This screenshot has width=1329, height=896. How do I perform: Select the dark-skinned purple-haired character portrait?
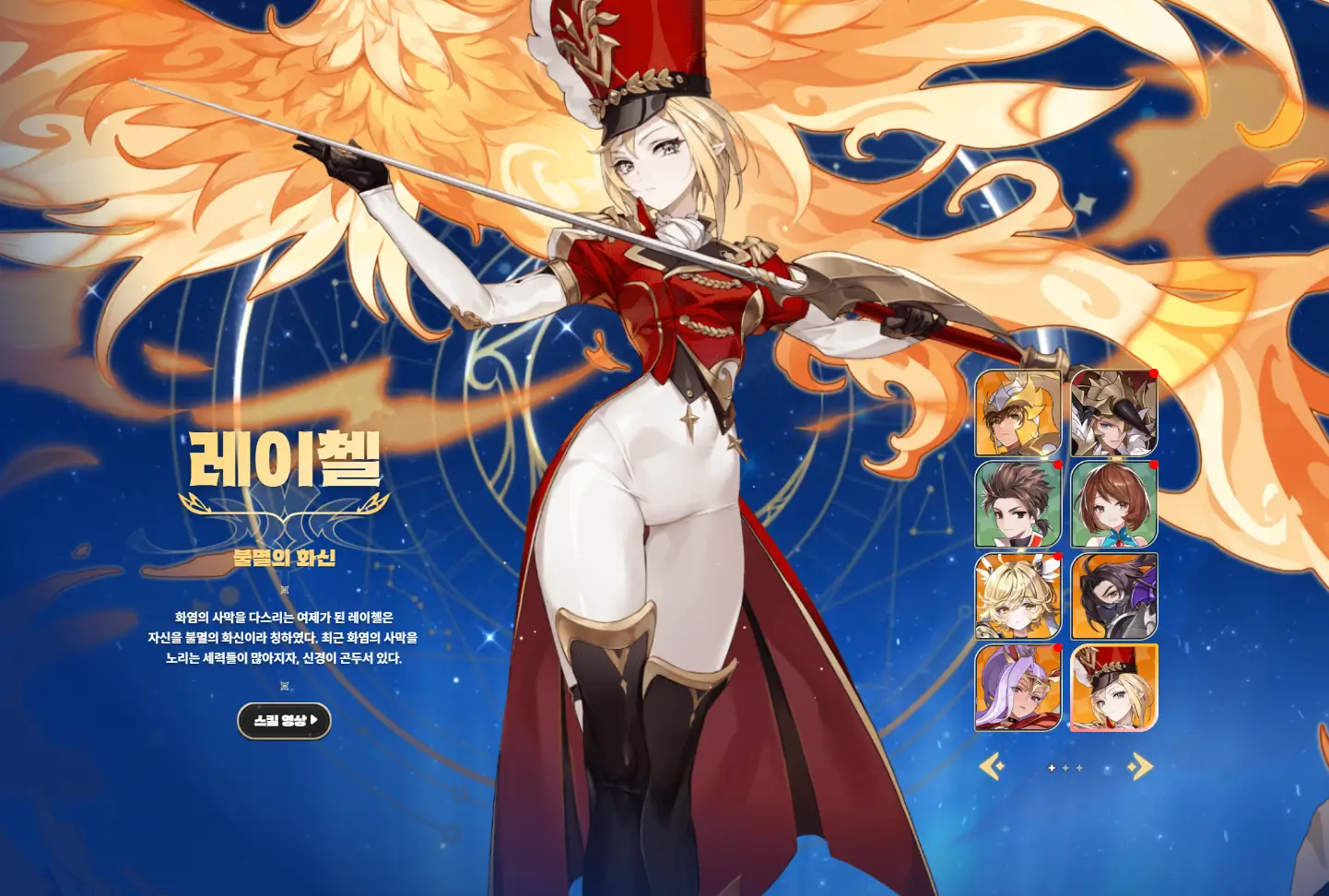pos(1018,688)
